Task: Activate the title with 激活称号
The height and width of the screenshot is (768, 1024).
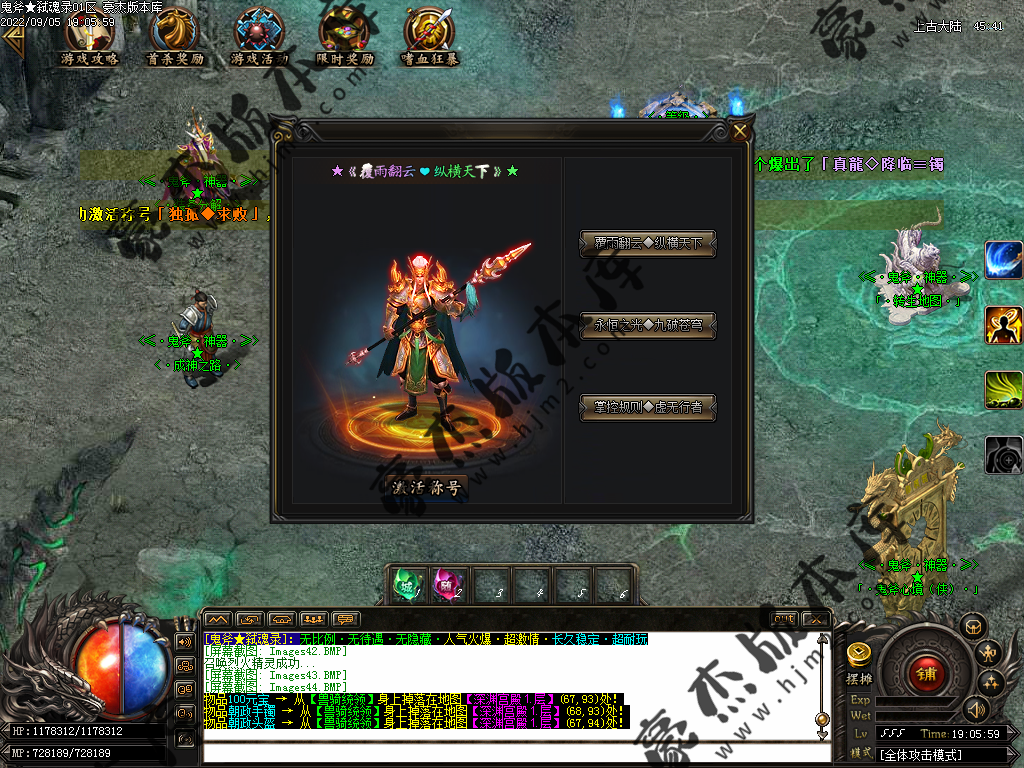Action: 426,488
